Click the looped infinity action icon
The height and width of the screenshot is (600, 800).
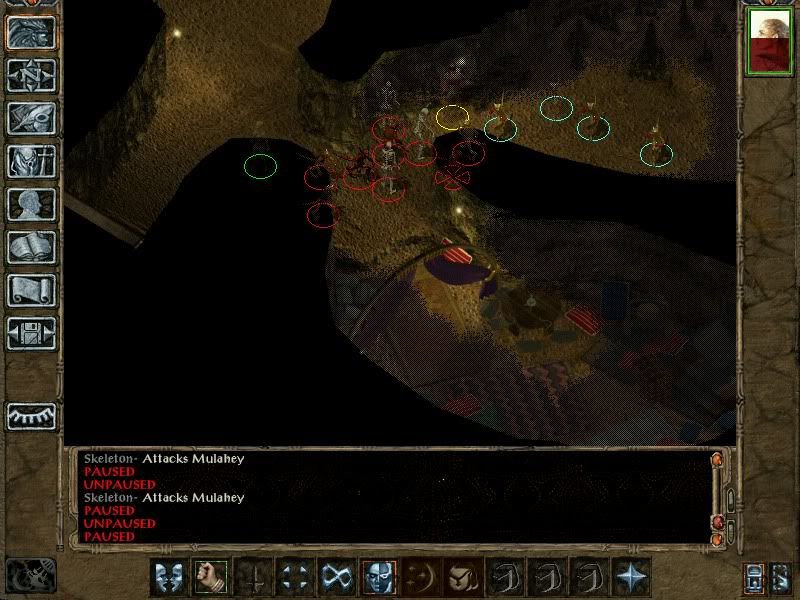tap(337, 577)
